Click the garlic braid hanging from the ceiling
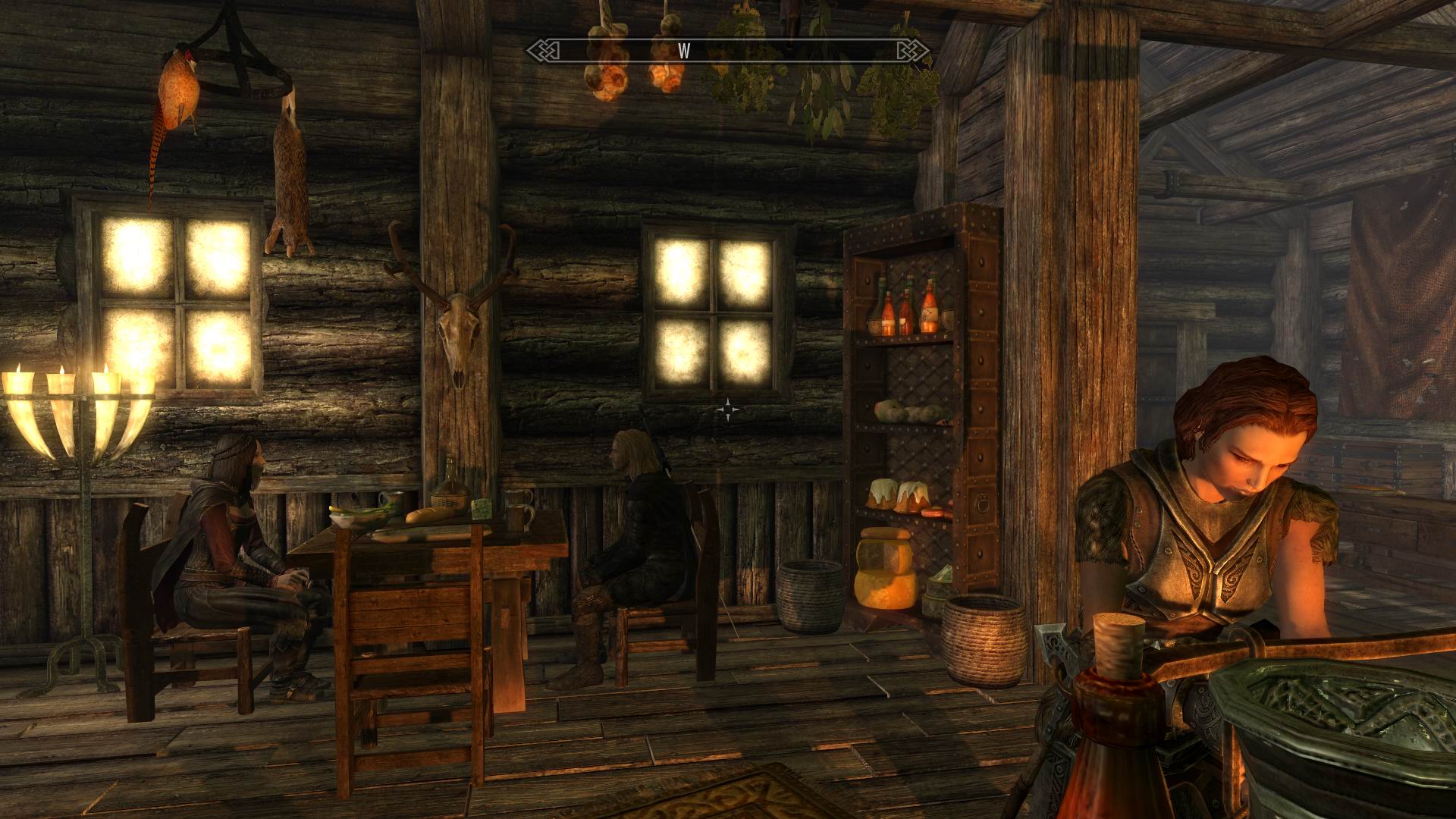1456x819 pixels. (x=607, y=61)
